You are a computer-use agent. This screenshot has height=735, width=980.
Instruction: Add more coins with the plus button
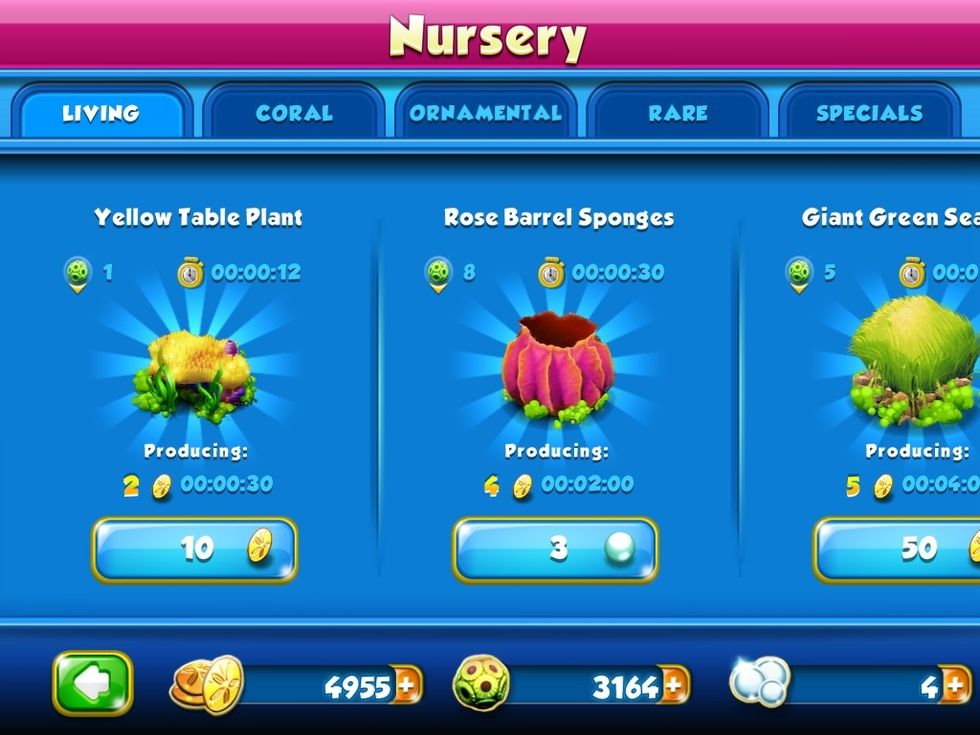[407, 686]
